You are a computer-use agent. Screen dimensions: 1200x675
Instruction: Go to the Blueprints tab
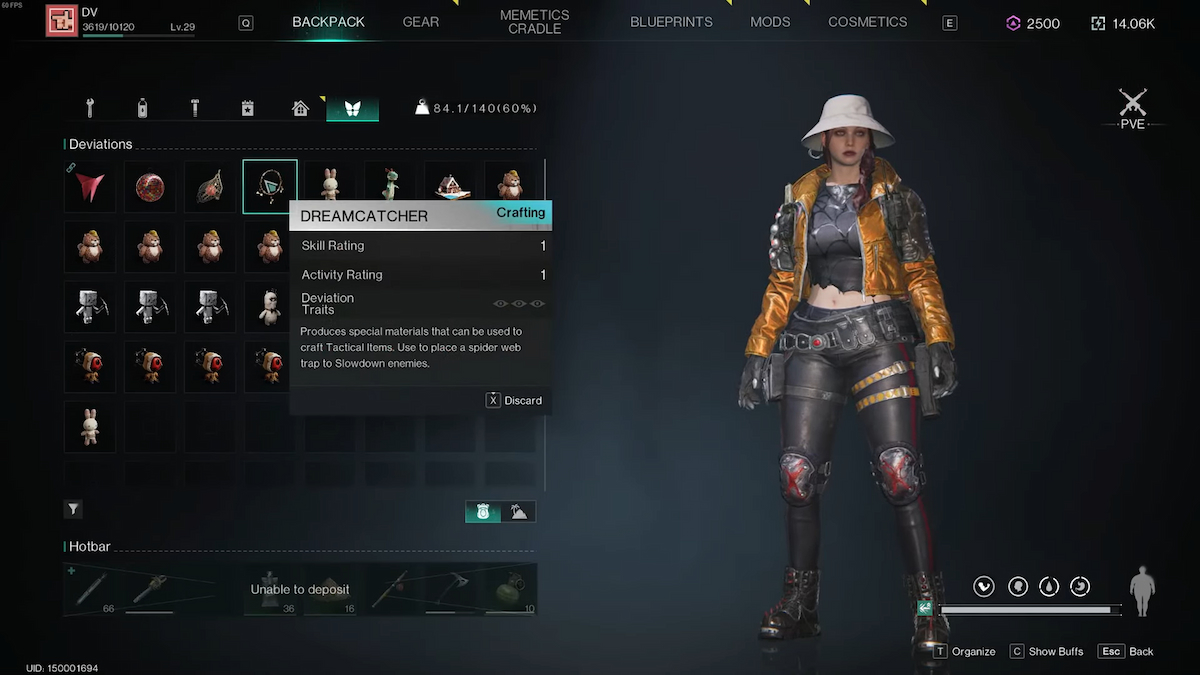click(x=671, y=22)
